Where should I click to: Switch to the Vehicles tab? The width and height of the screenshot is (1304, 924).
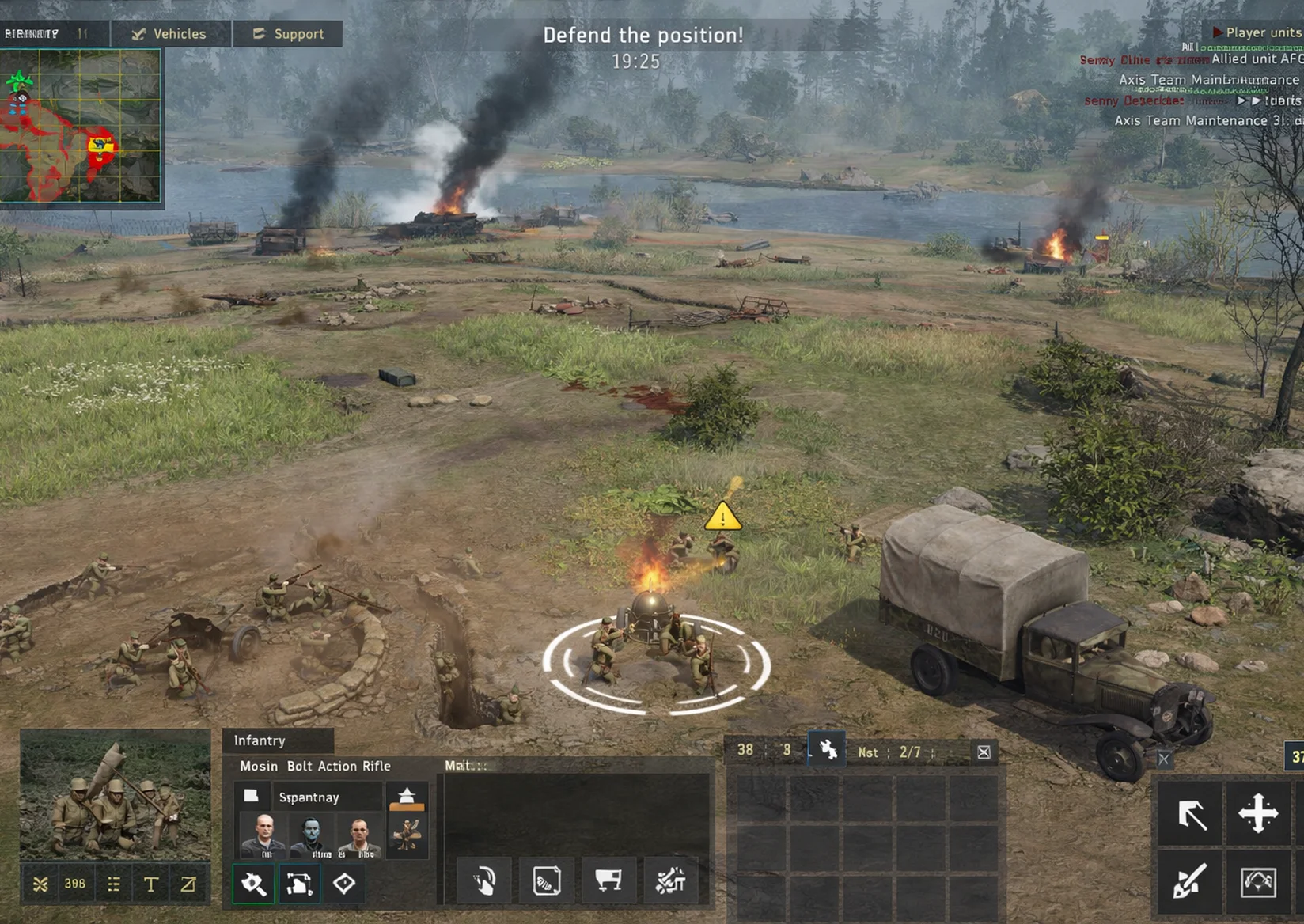[170, 34]
